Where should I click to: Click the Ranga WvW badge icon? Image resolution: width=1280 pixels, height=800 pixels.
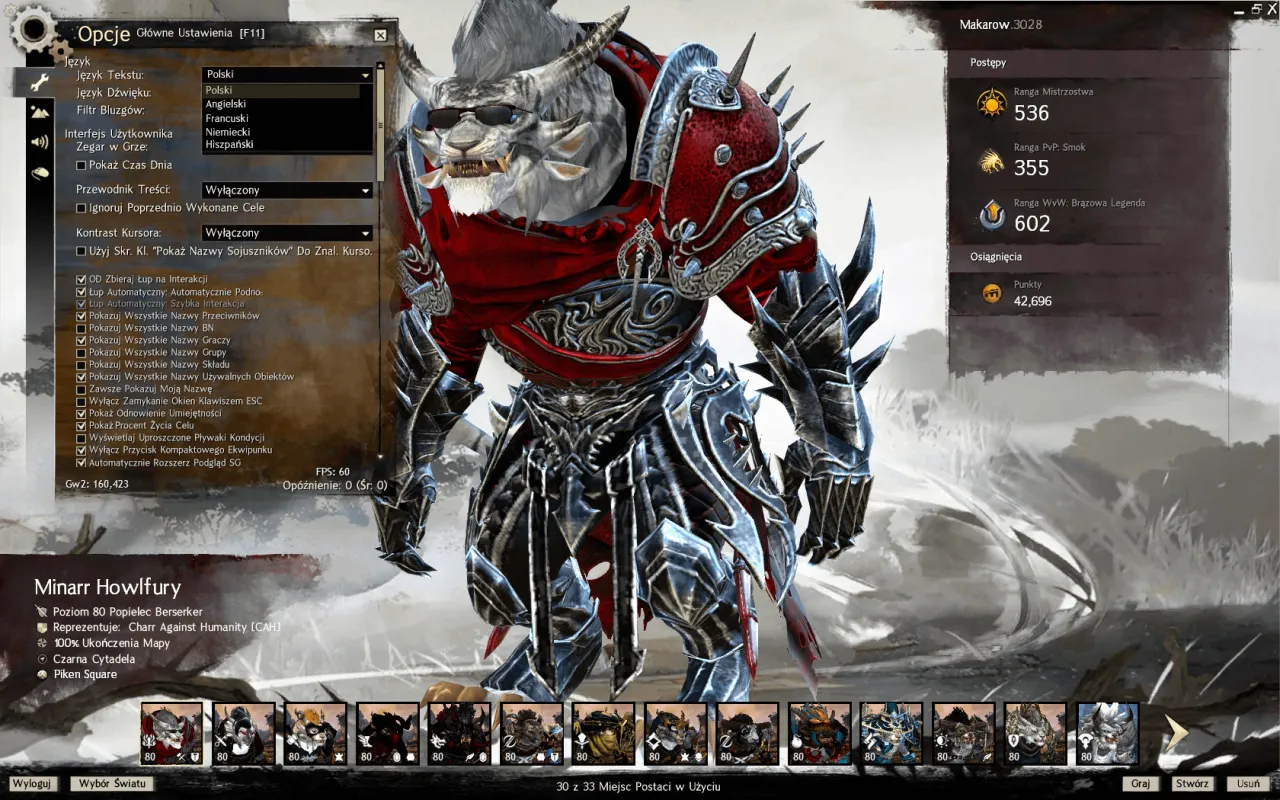tap(992, 214)
